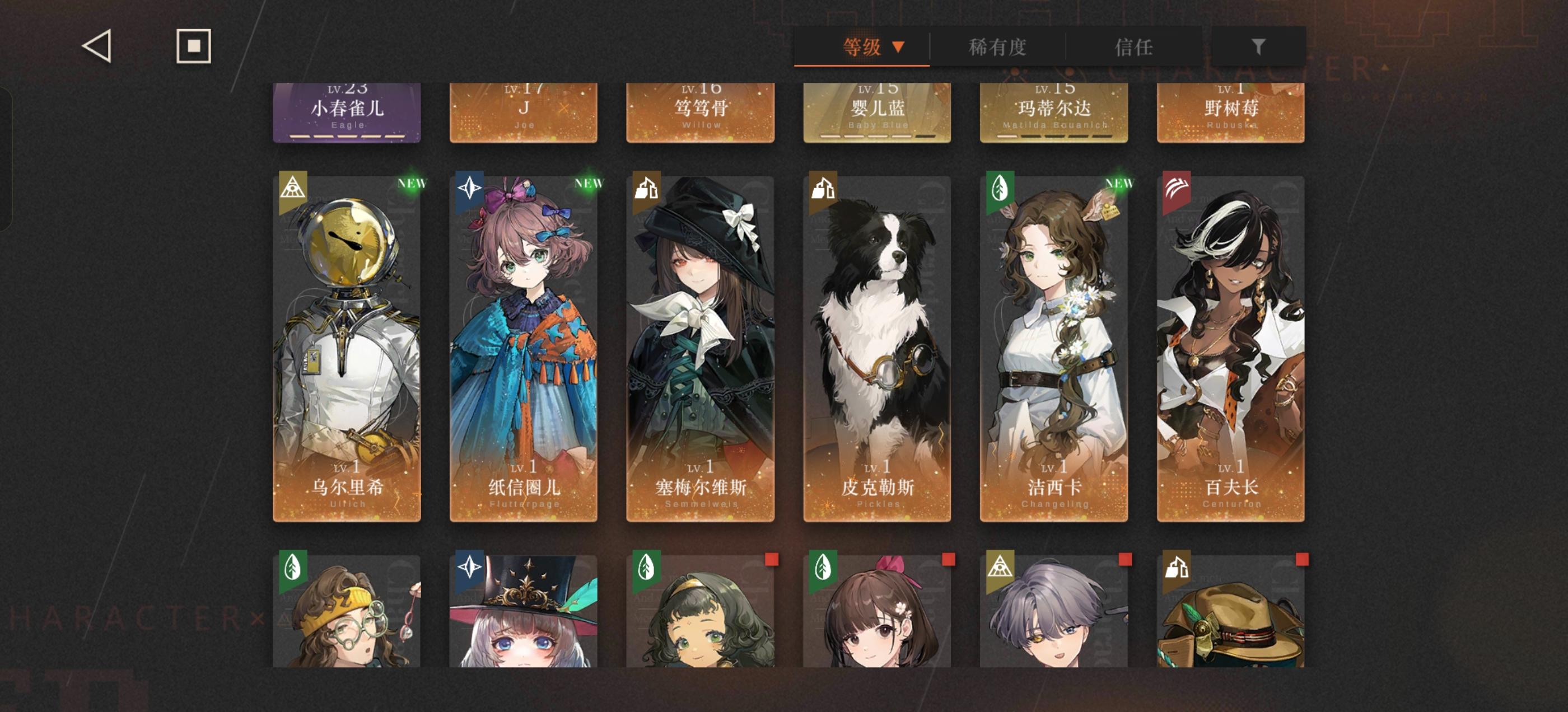
Task: Click the Plant afflatus icon on 洁西卡's card
Action: coord(1001,189)
